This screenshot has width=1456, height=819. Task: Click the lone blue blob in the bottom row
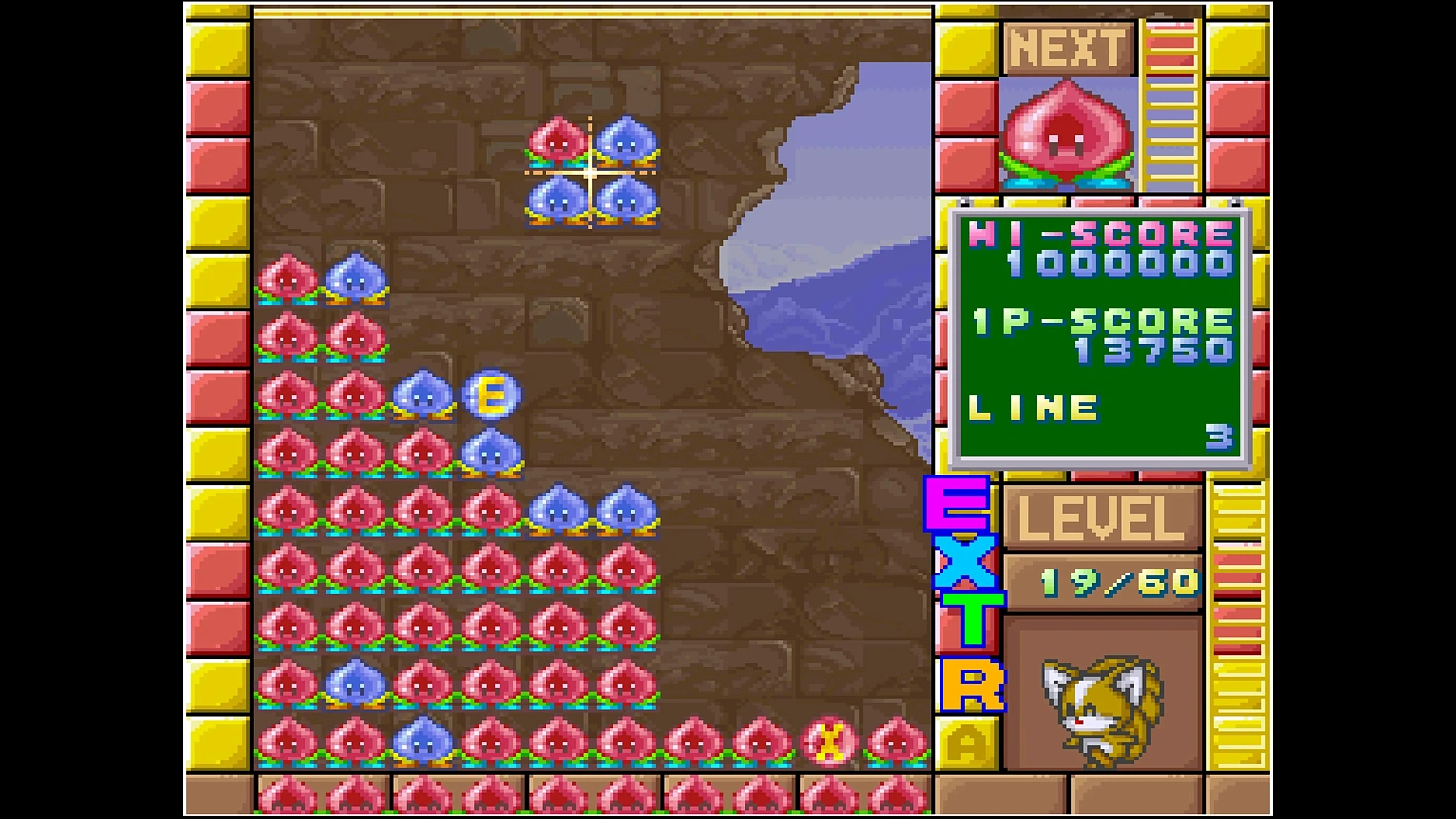(x=424, y=740)
